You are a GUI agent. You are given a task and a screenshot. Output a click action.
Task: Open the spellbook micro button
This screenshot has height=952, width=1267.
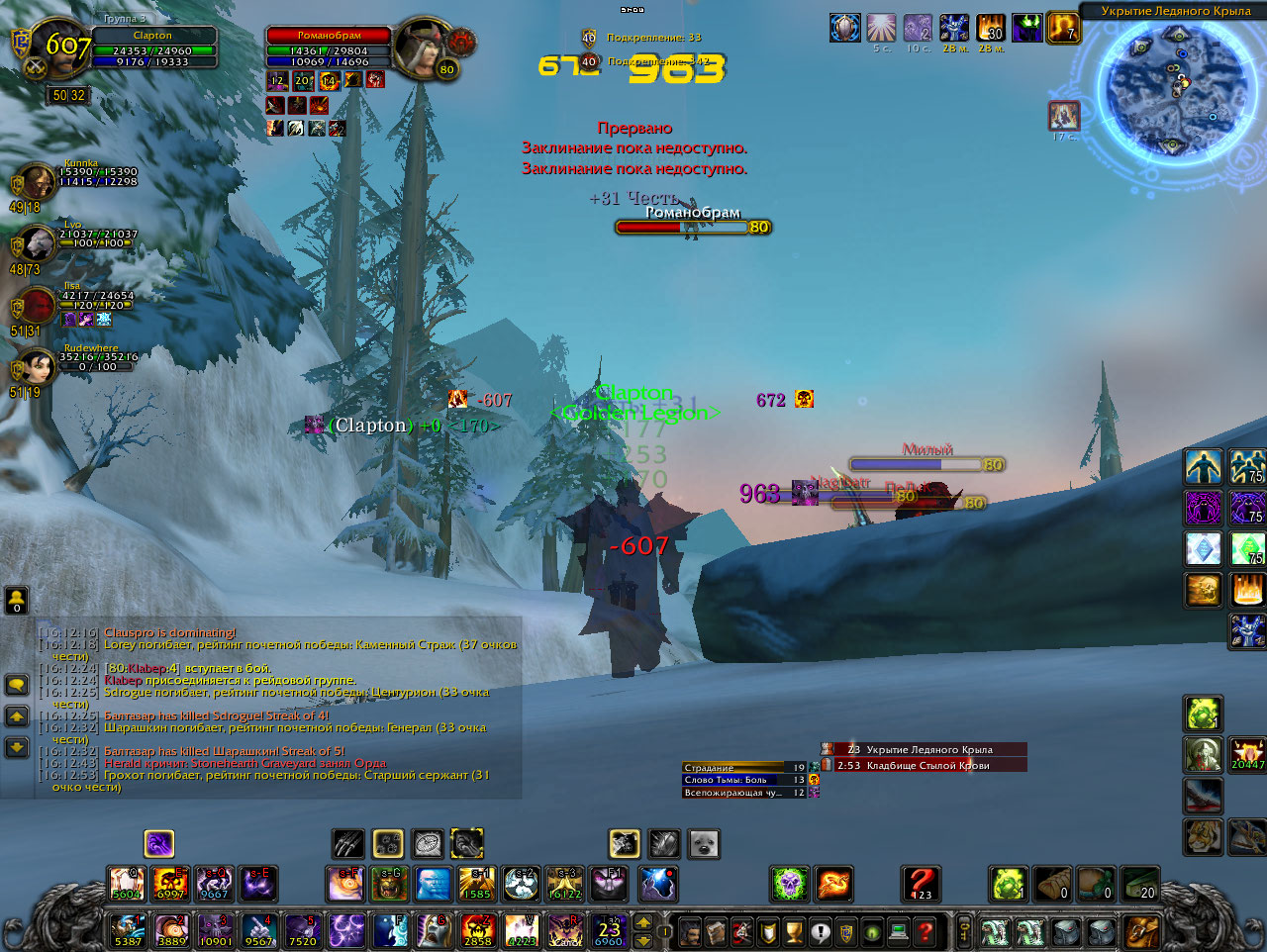pyautogui.click(x=716, y=931)
